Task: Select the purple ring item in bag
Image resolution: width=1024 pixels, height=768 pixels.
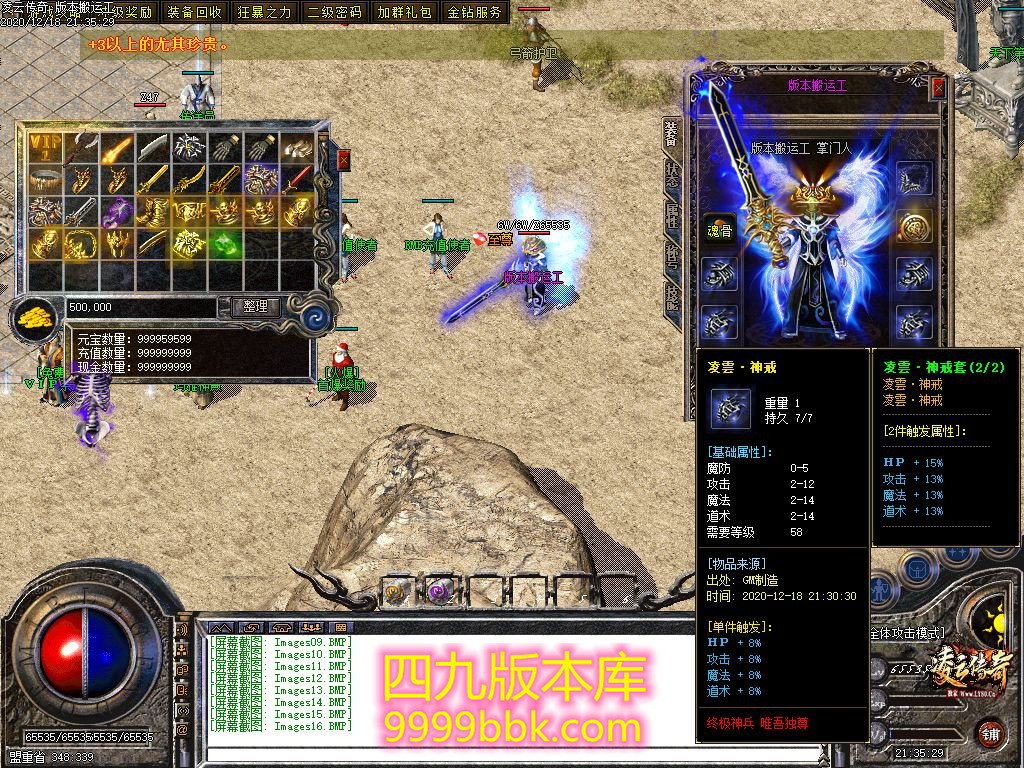Action: 117,211
